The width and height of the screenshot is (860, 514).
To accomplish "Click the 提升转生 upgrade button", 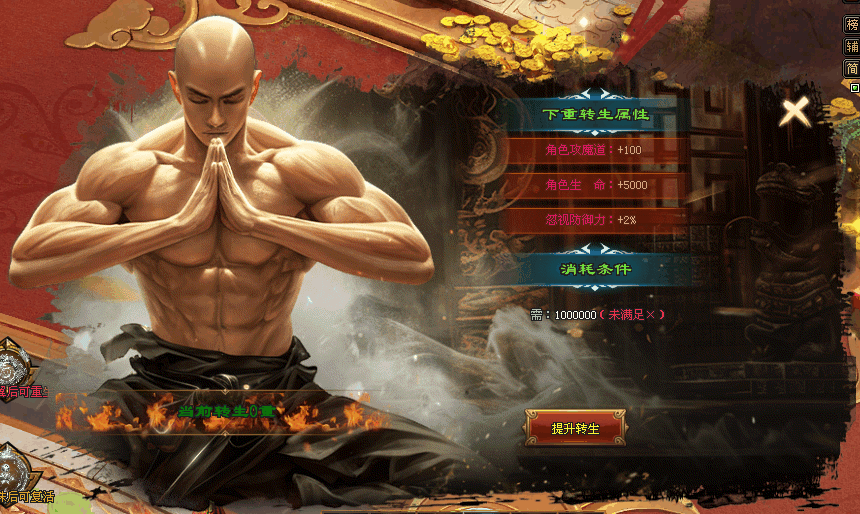I will point(575,428).
